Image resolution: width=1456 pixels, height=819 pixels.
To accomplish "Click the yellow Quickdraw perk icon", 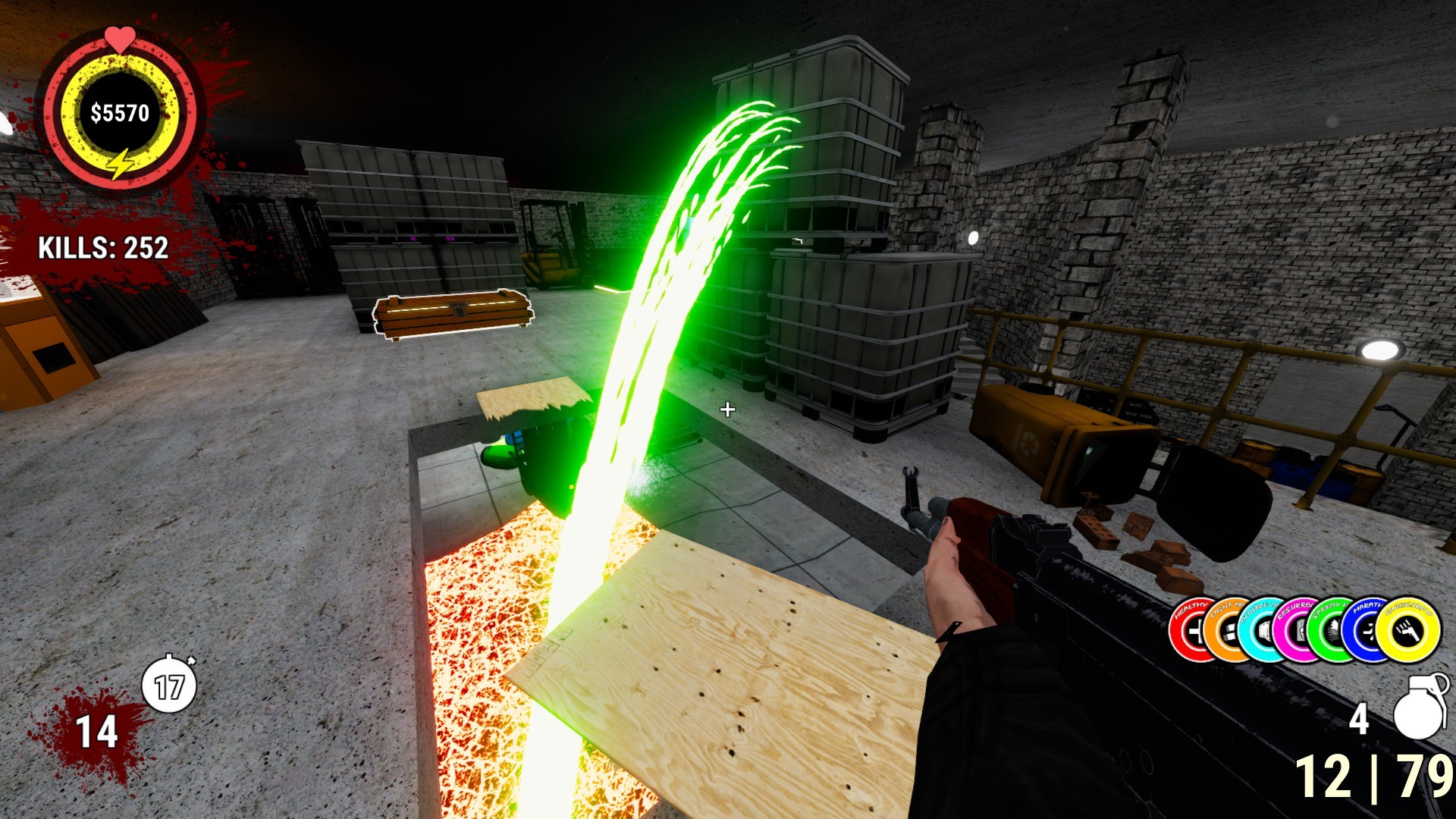I will pos(1408,631).
